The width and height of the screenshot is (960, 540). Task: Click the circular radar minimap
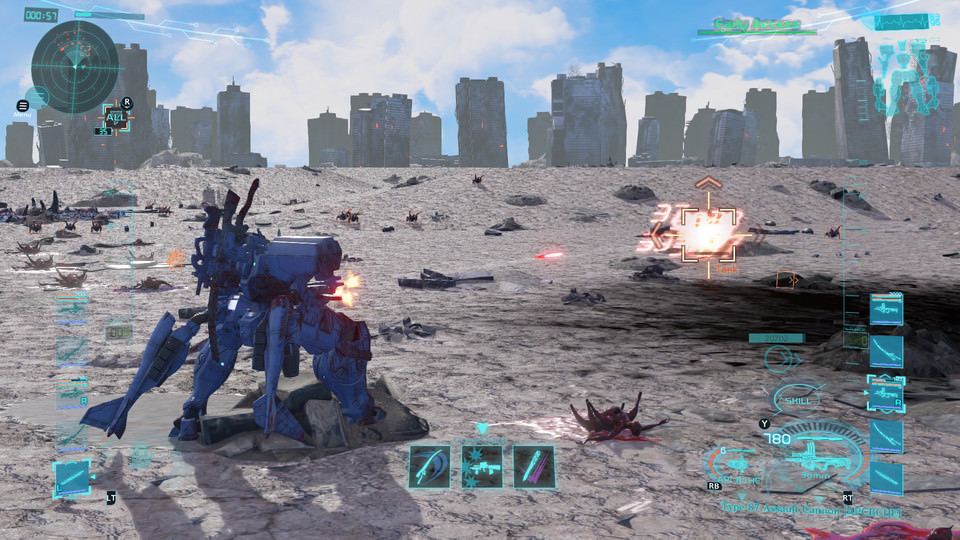point(75,66)
